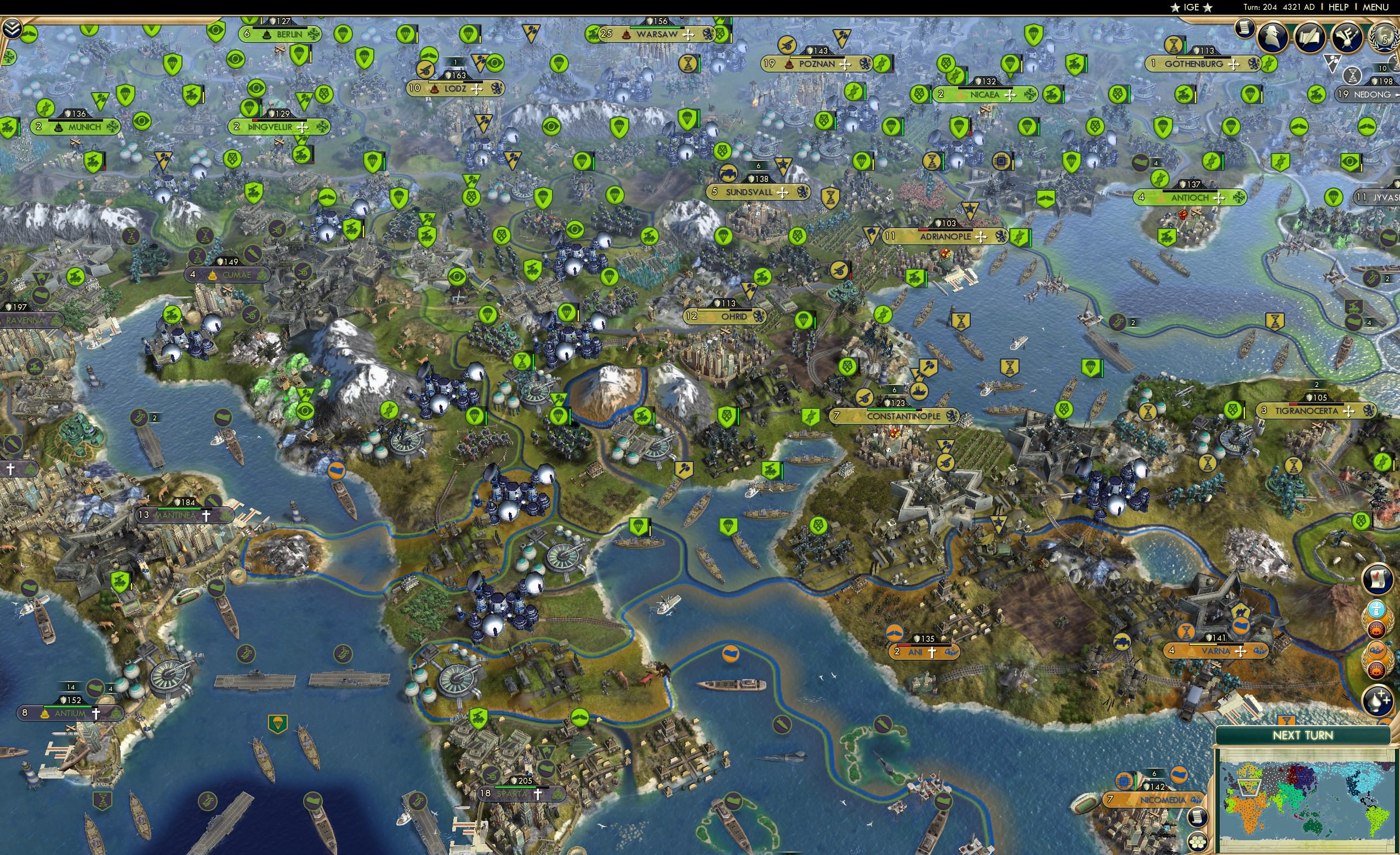Open the HELP panel
Viewport: 1400px width, 855px height.
pyautogui.click(x=1339, y=7)
